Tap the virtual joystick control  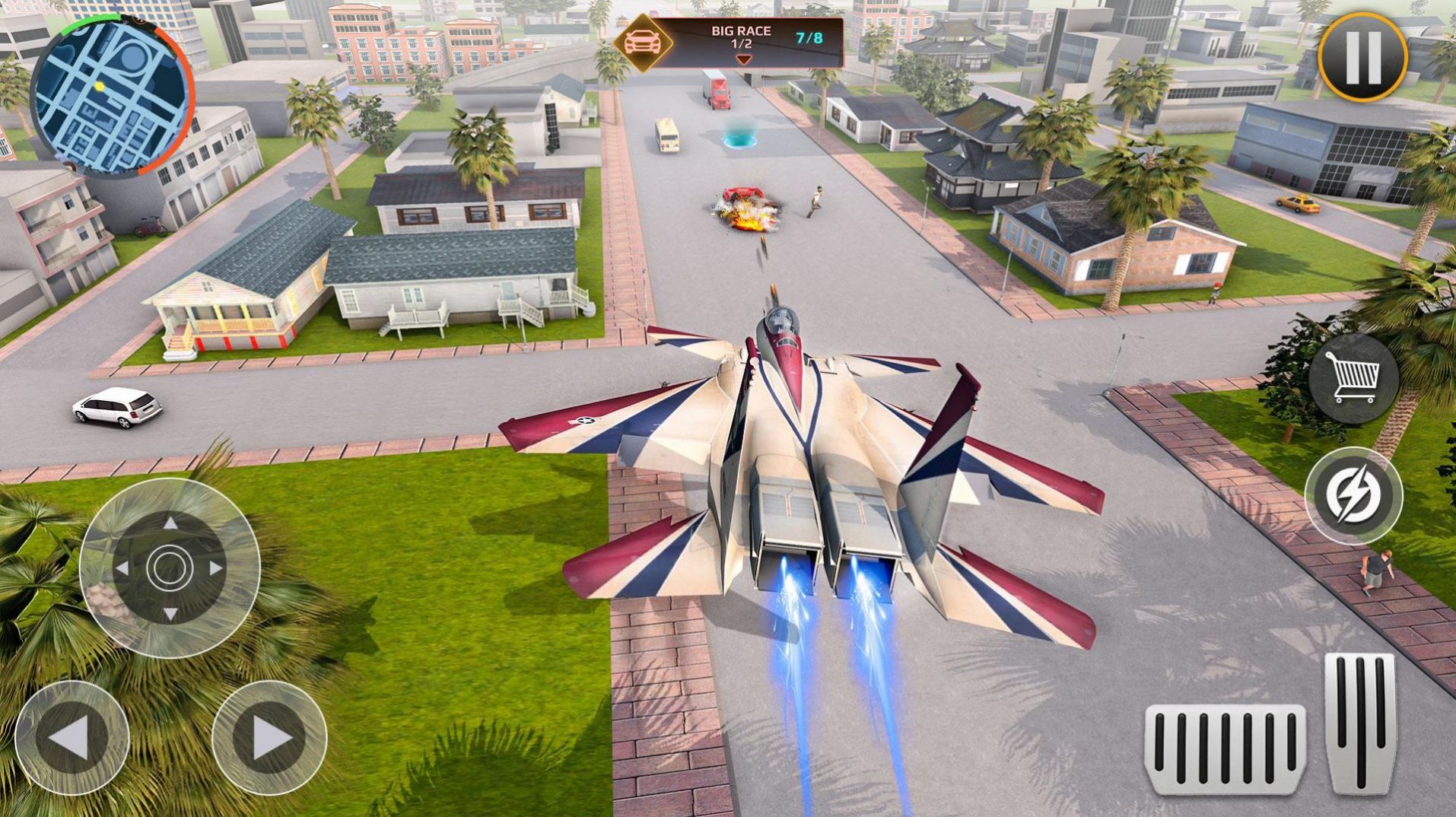(x=170, y=567)
